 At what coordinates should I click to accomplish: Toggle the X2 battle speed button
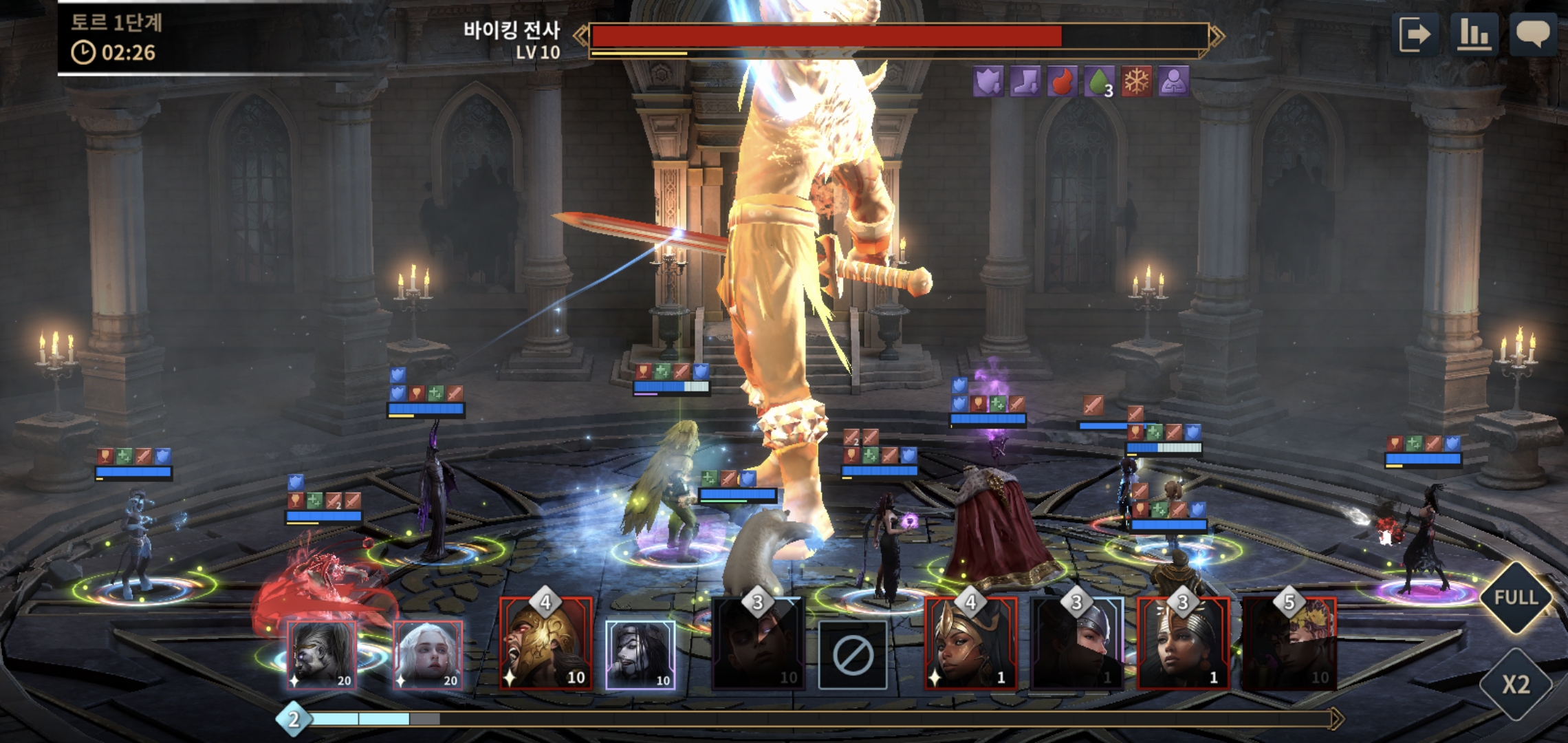point(1516,684)
